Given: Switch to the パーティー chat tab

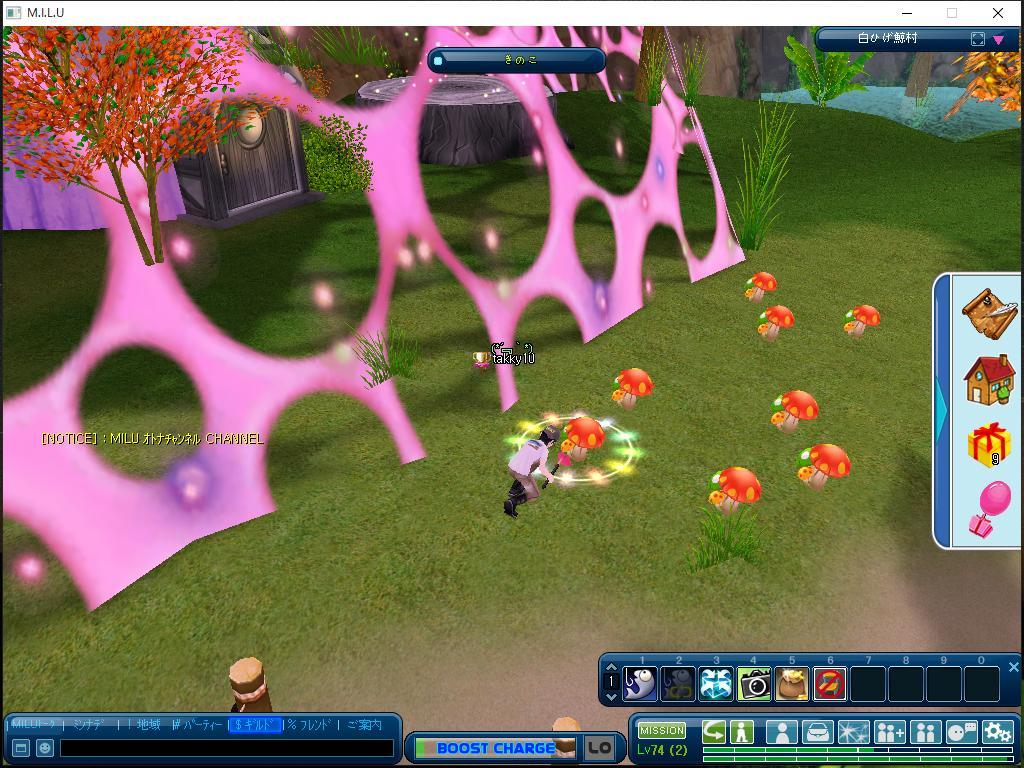Looking at the screenshot, I should (x=198, y=725).
